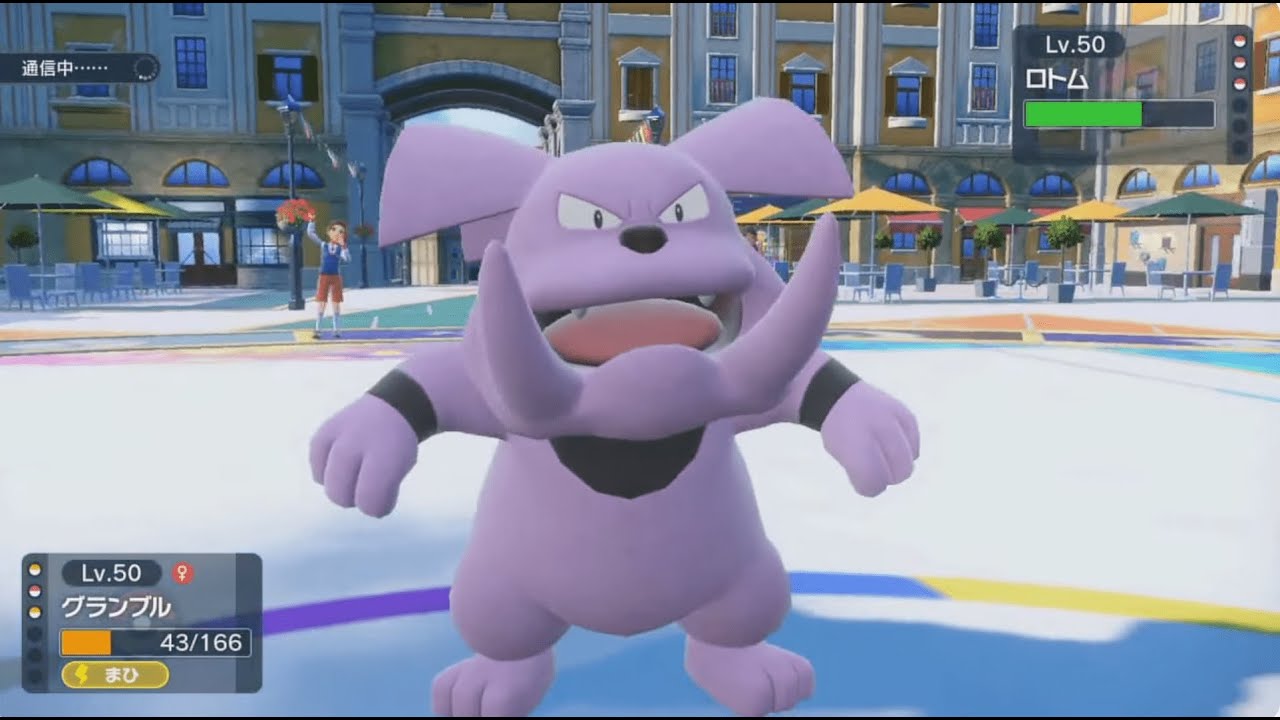The height and width of the screenshot is (720, 1280).
Task: Select the topmost Poké Ball on Rotom's panel
Action: click(1241, 42)
